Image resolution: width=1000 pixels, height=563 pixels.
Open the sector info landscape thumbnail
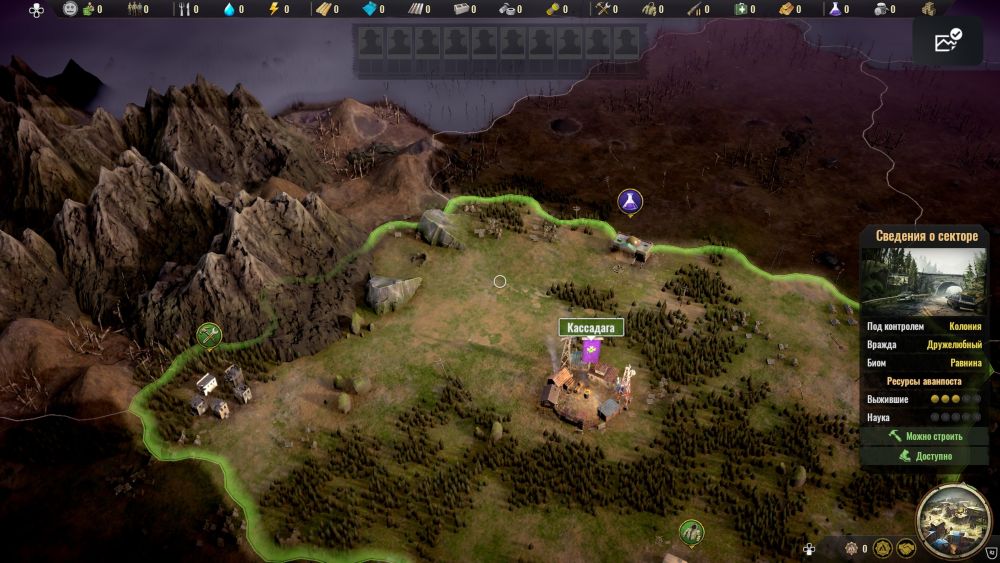[x=923, y=279]
